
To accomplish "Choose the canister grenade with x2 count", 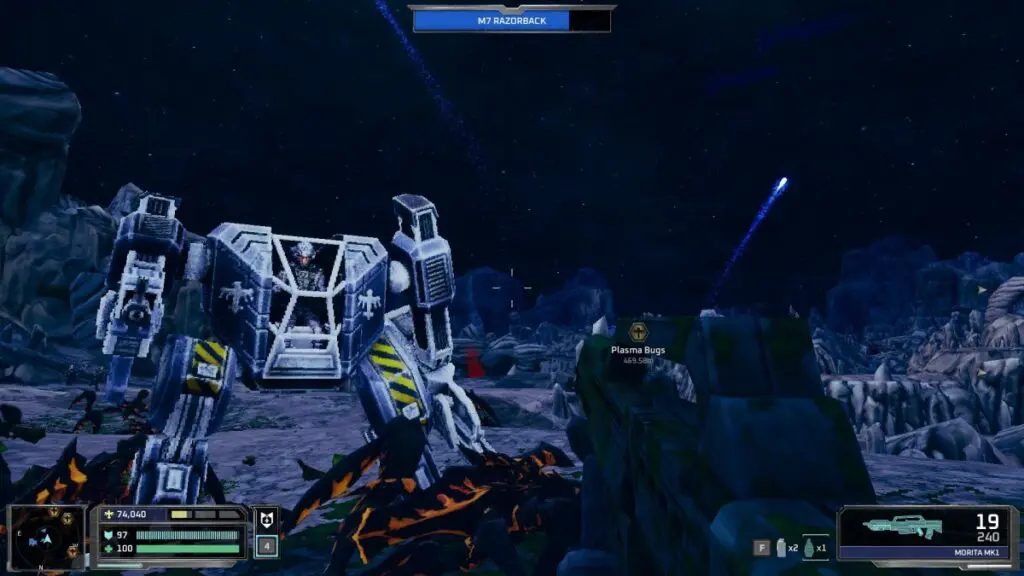I will pyautogui.click(x=781, y=548).
